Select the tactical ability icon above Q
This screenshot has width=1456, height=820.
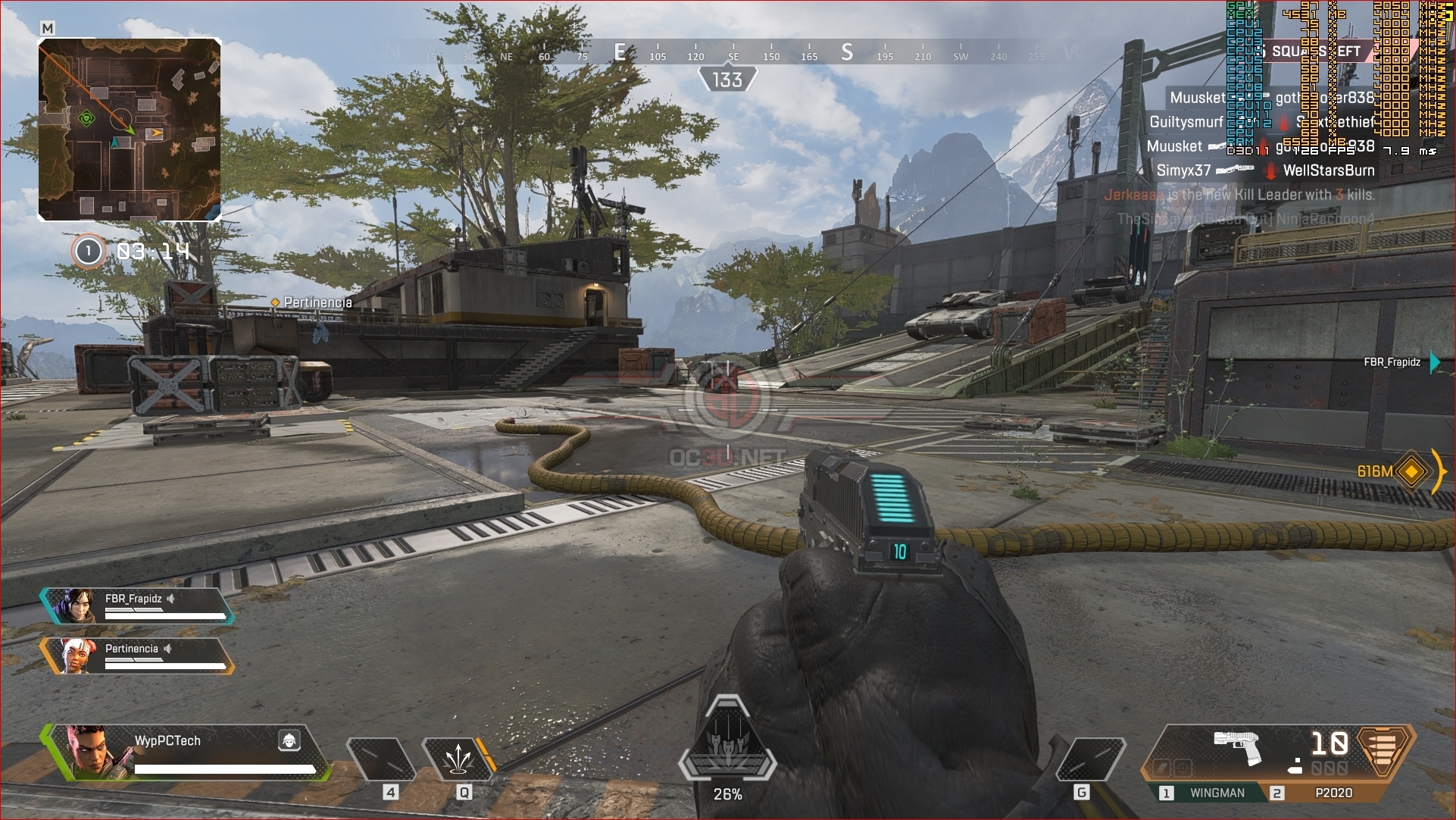pyautogui.click(x=461, y=758)
